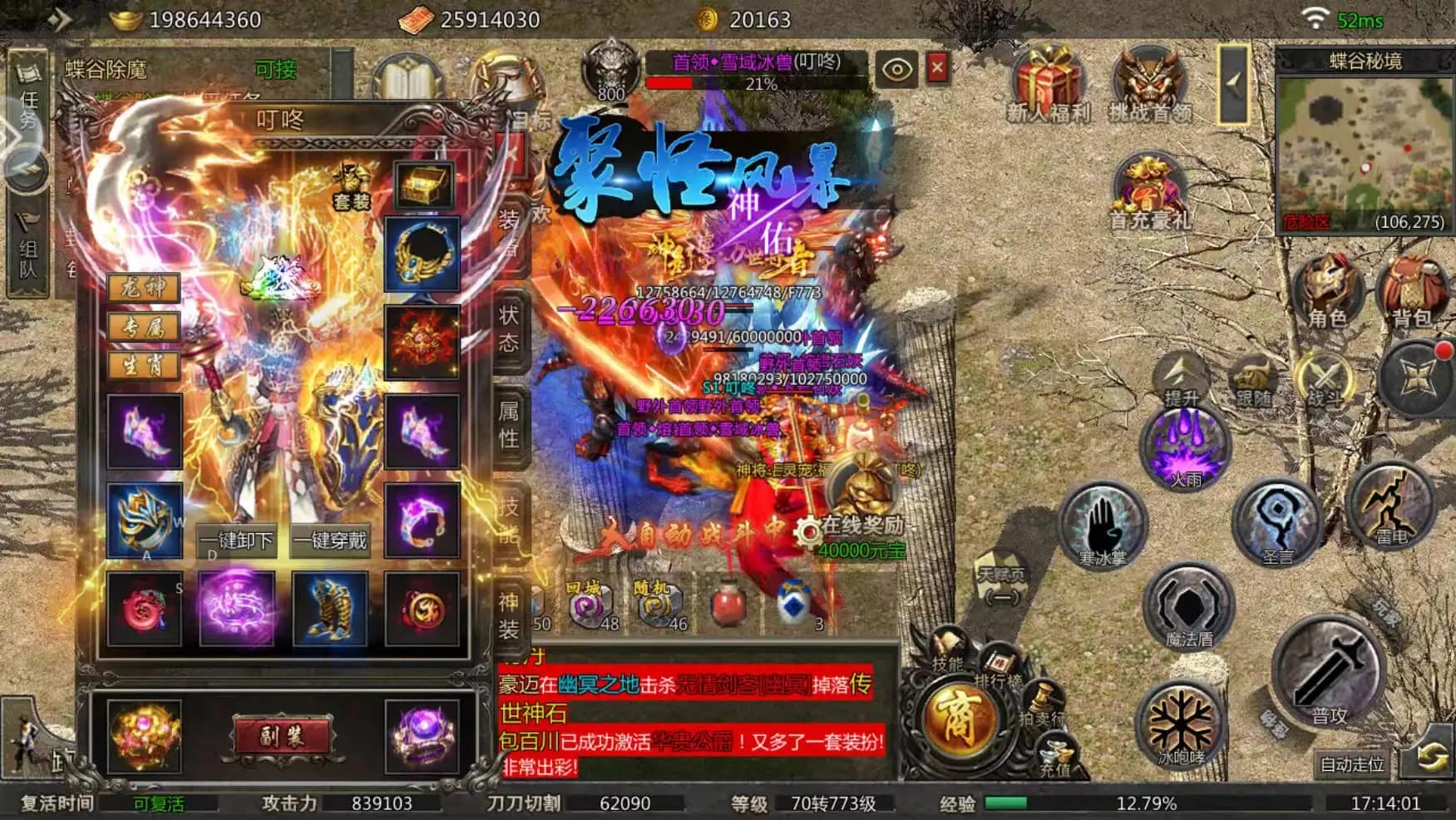Select the 生肖 zodiac button

click(144, 365)
